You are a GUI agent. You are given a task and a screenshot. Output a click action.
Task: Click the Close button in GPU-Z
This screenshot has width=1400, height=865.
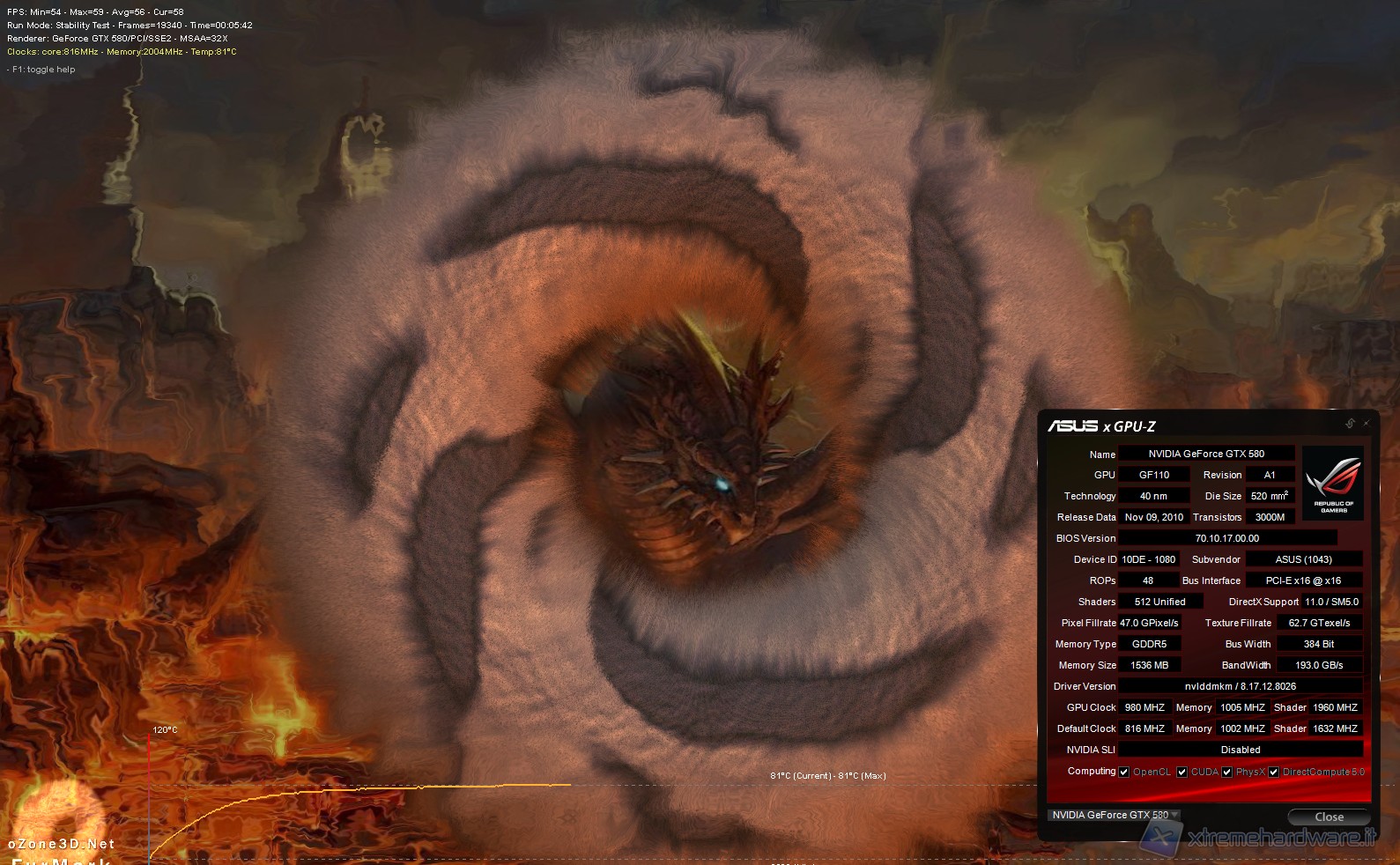1328,817
